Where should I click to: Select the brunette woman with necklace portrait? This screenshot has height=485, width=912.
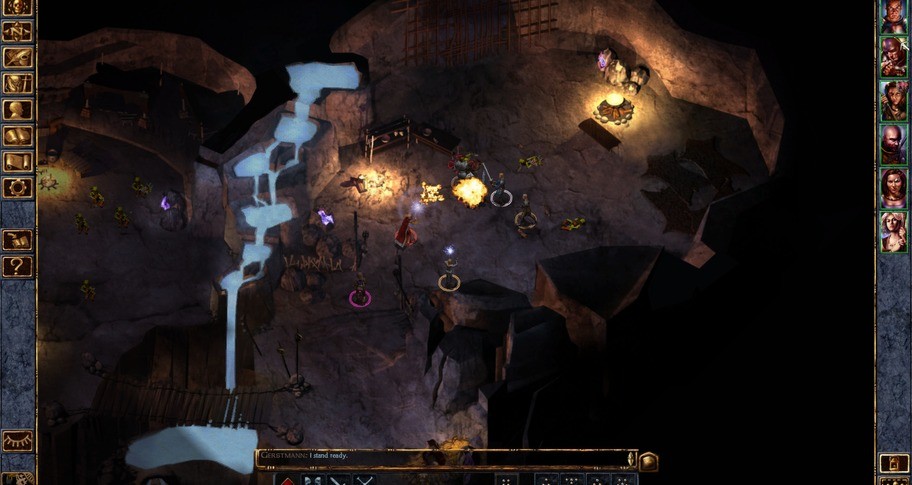(893, 188)
